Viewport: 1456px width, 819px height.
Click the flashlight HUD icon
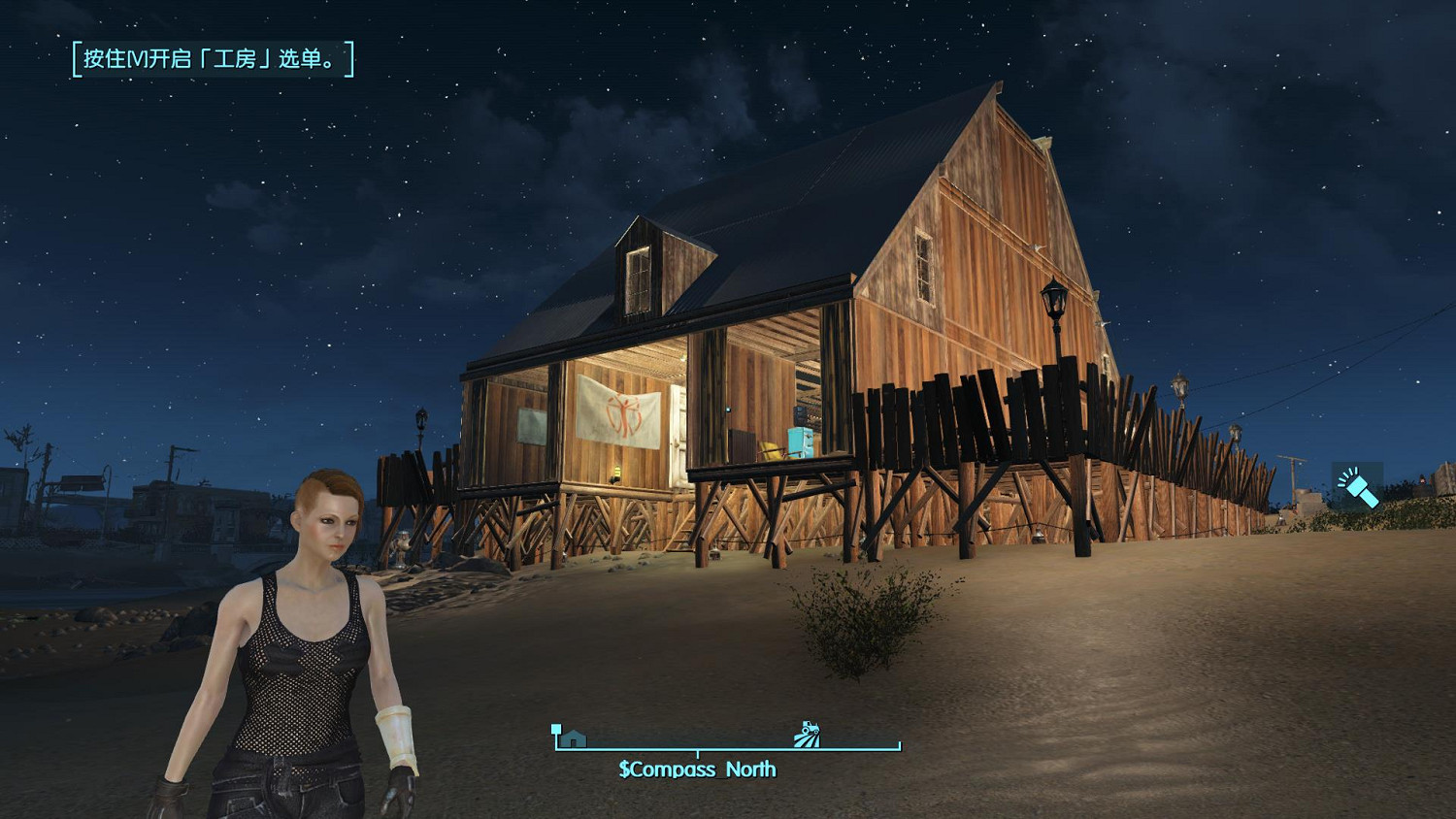tap(1358, 488)
